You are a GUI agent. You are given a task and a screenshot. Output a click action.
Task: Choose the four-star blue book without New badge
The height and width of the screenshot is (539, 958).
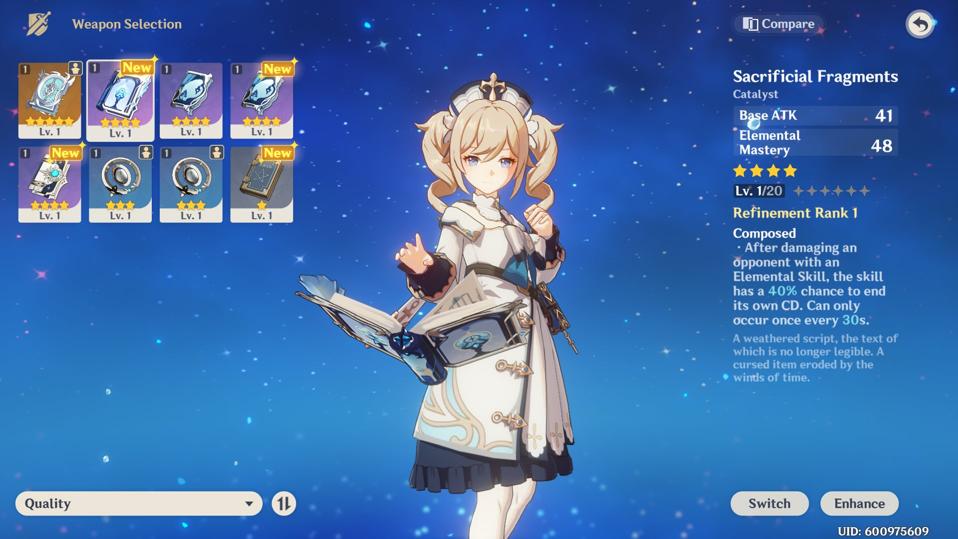pyautogui.click(x=191, y=99)
